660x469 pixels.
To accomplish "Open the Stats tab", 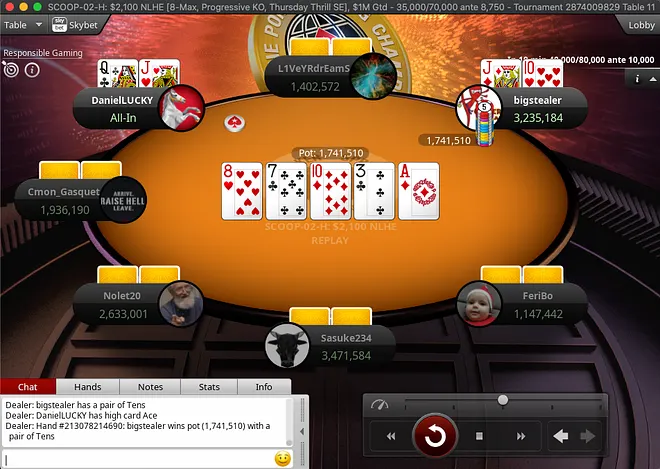I will (x=209, y=387).
